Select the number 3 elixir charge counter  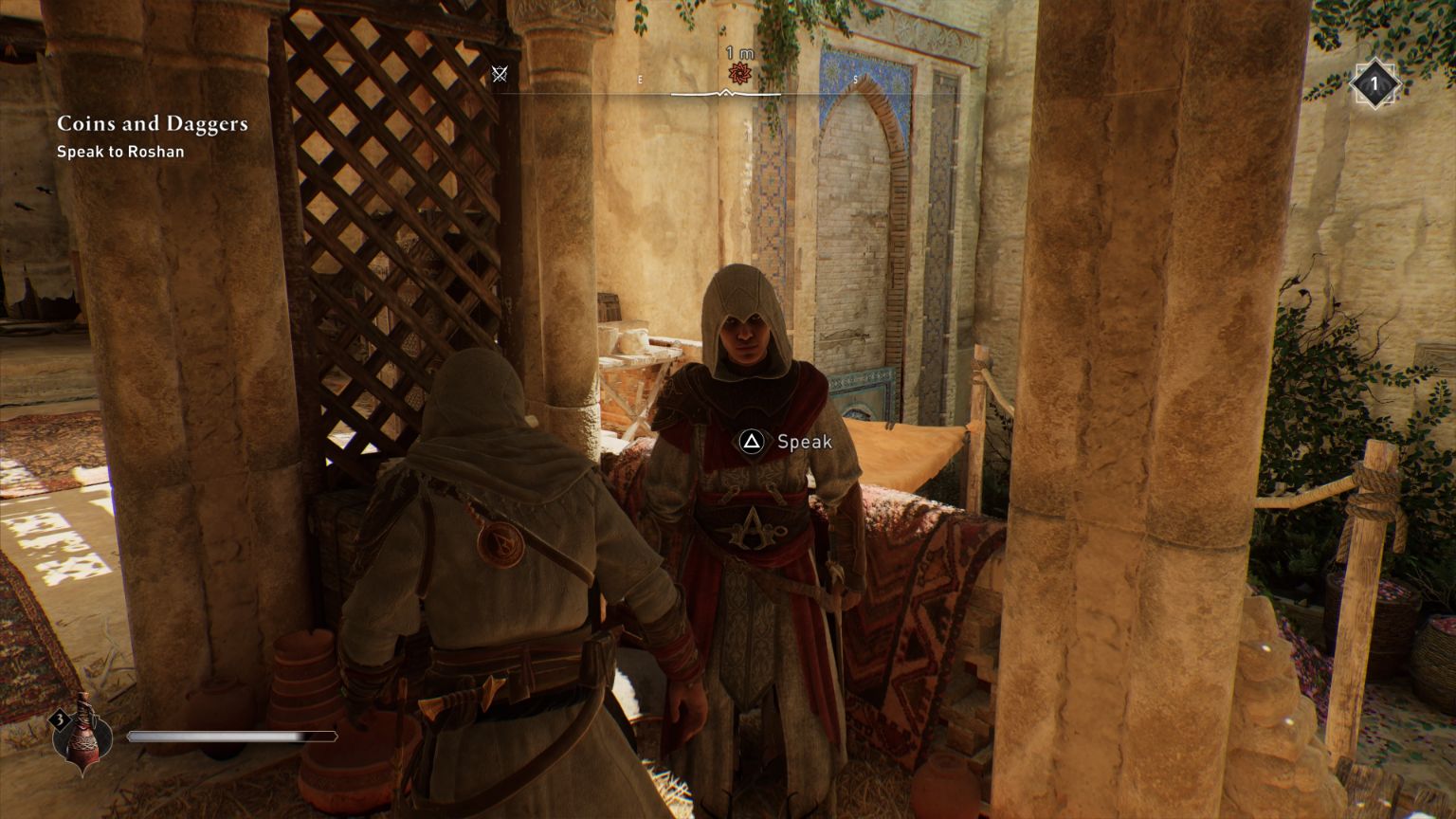point(59,720)
